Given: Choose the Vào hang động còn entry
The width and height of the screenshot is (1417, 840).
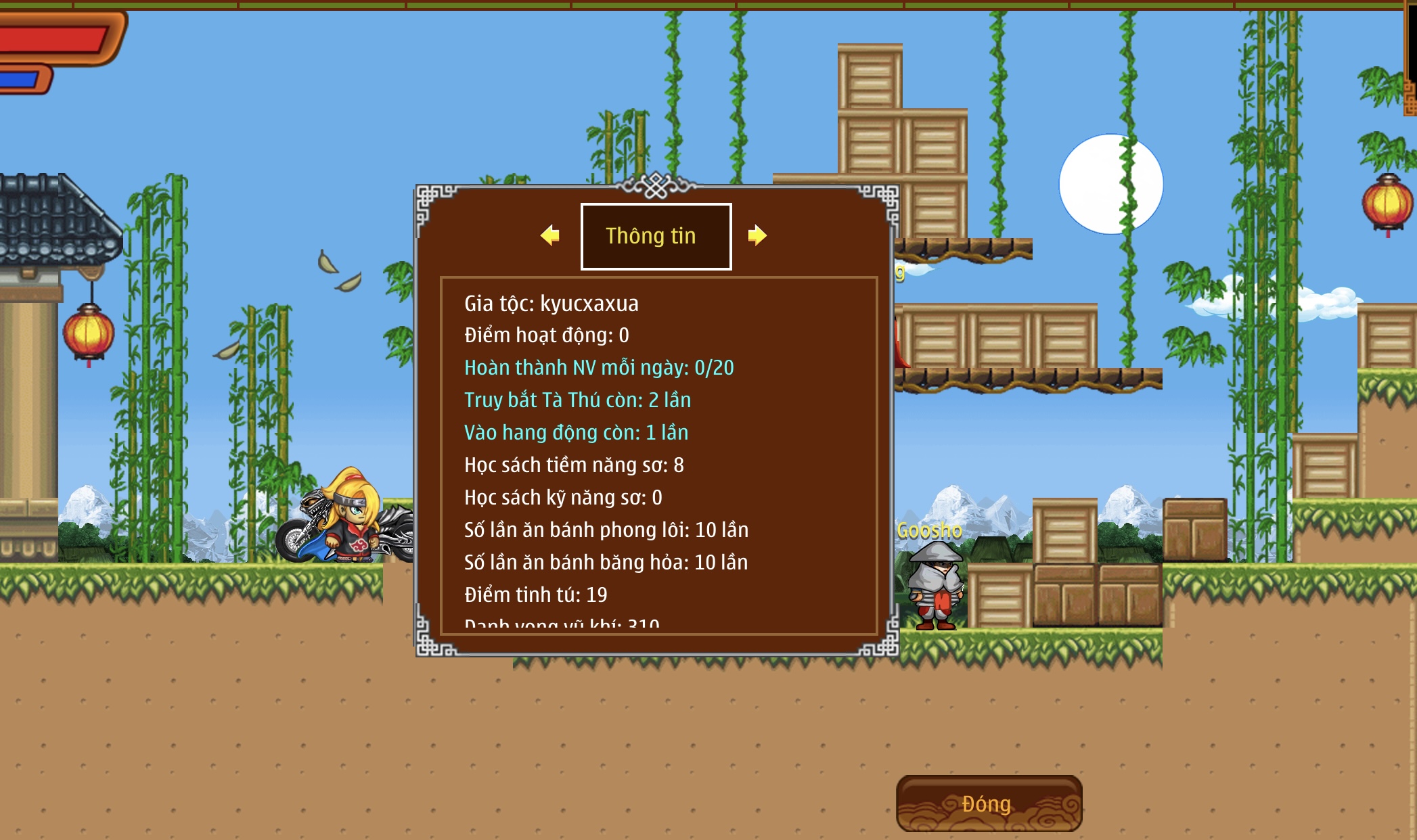Looking at the screenshot, I should pos(576,432).
